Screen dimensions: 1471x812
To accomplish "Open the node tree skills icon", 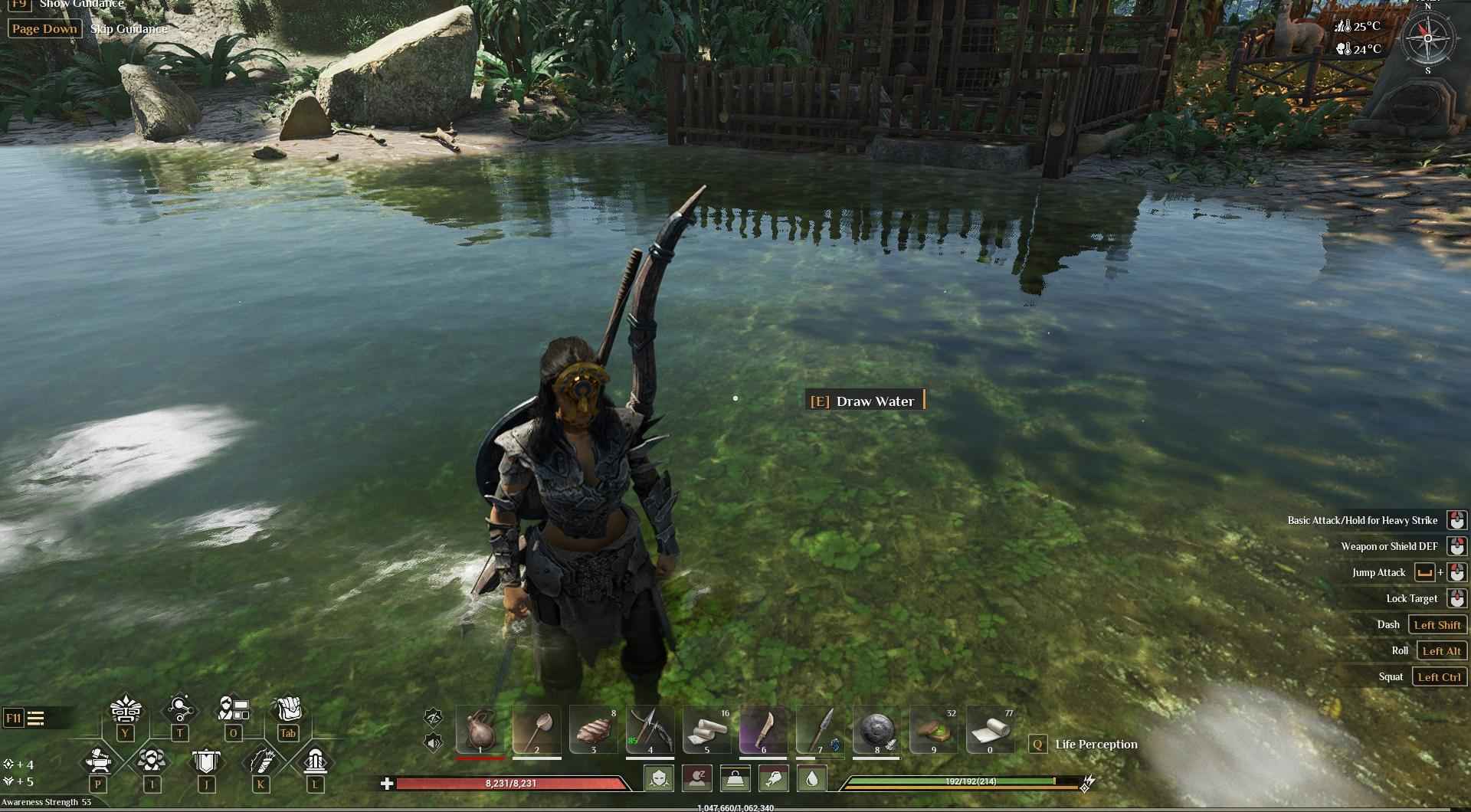I will (179, 709).
